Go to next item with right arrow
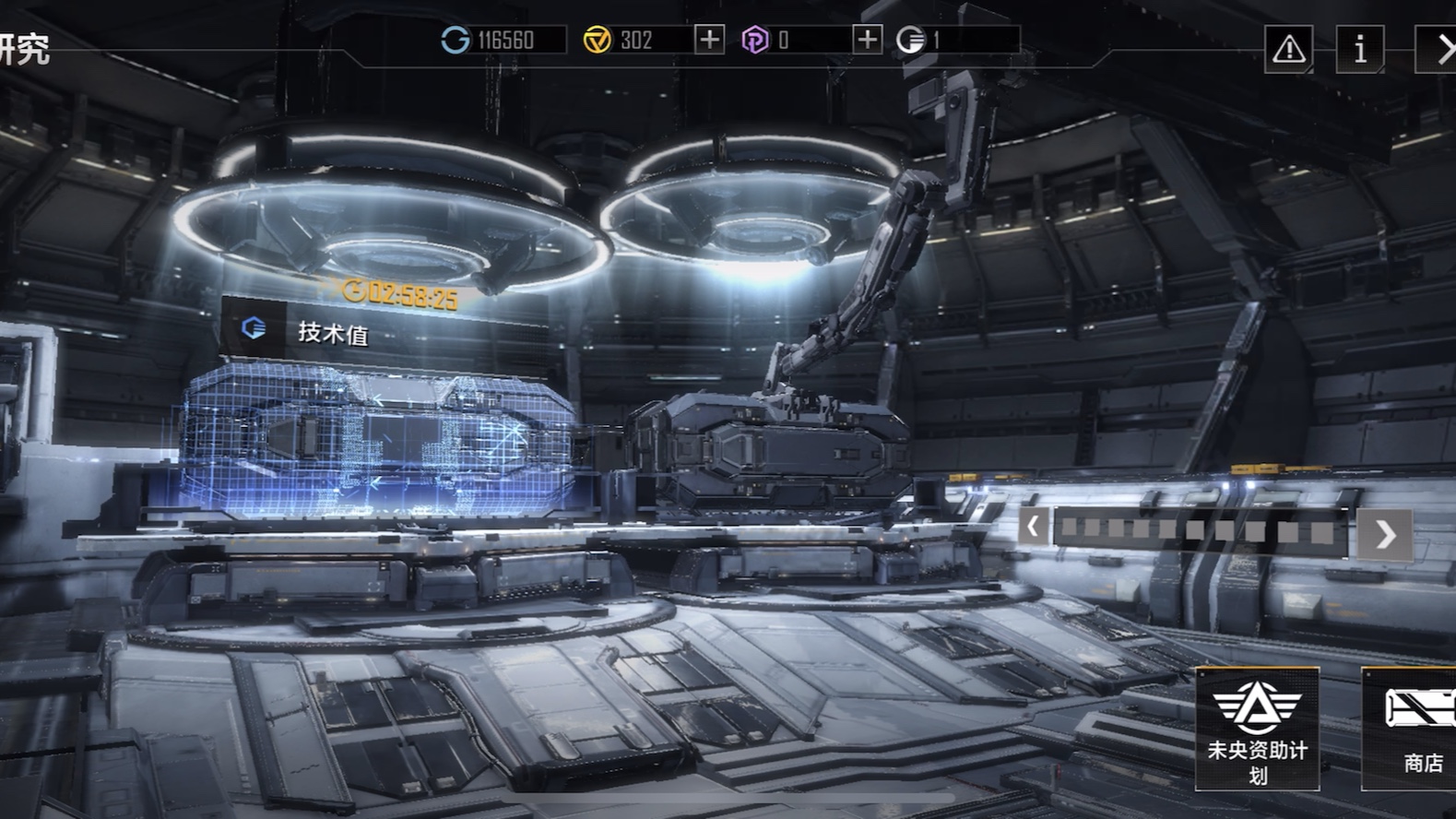 pos(1385,534)
